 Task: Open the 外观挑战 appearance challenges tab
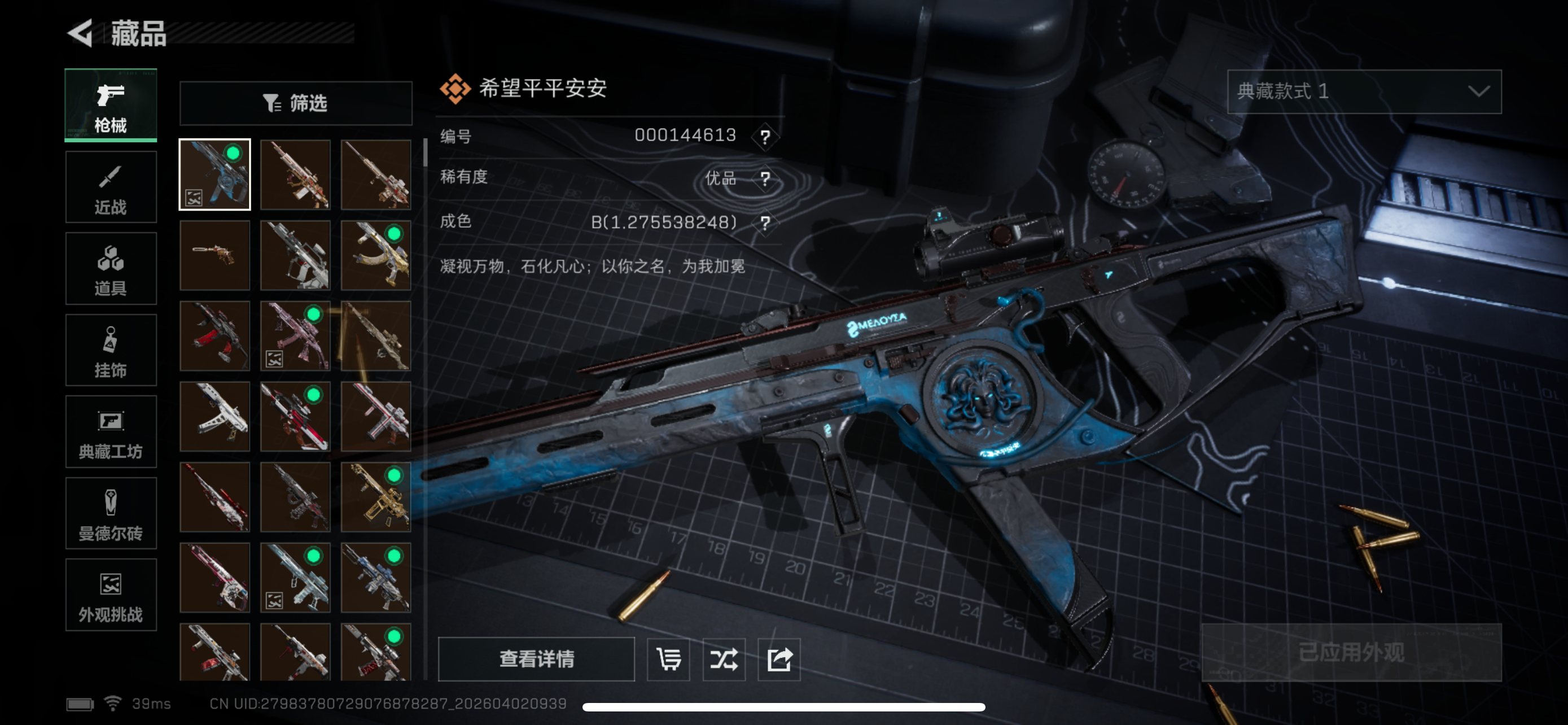pos(111,595)
